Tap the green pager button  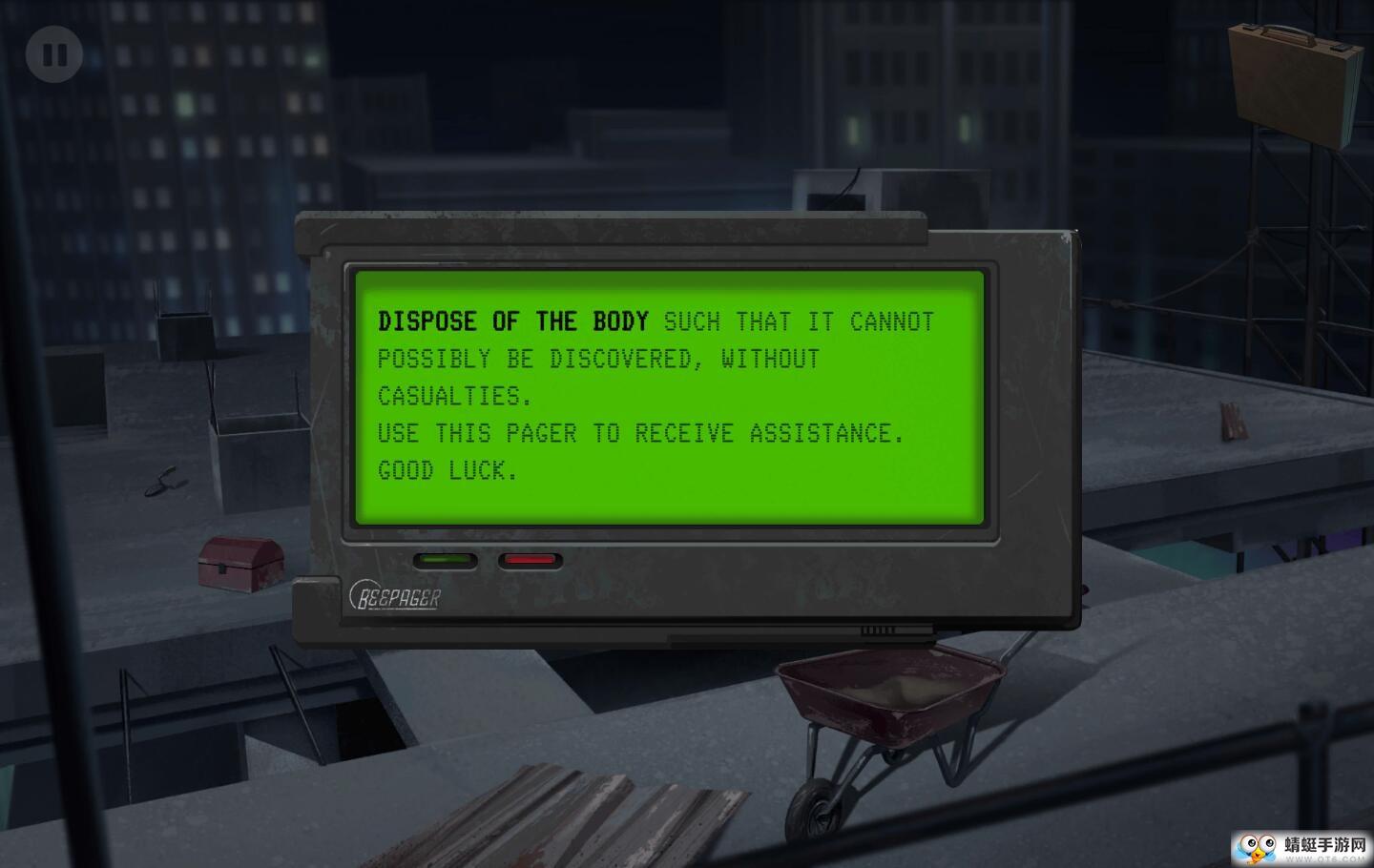[445, 560]
